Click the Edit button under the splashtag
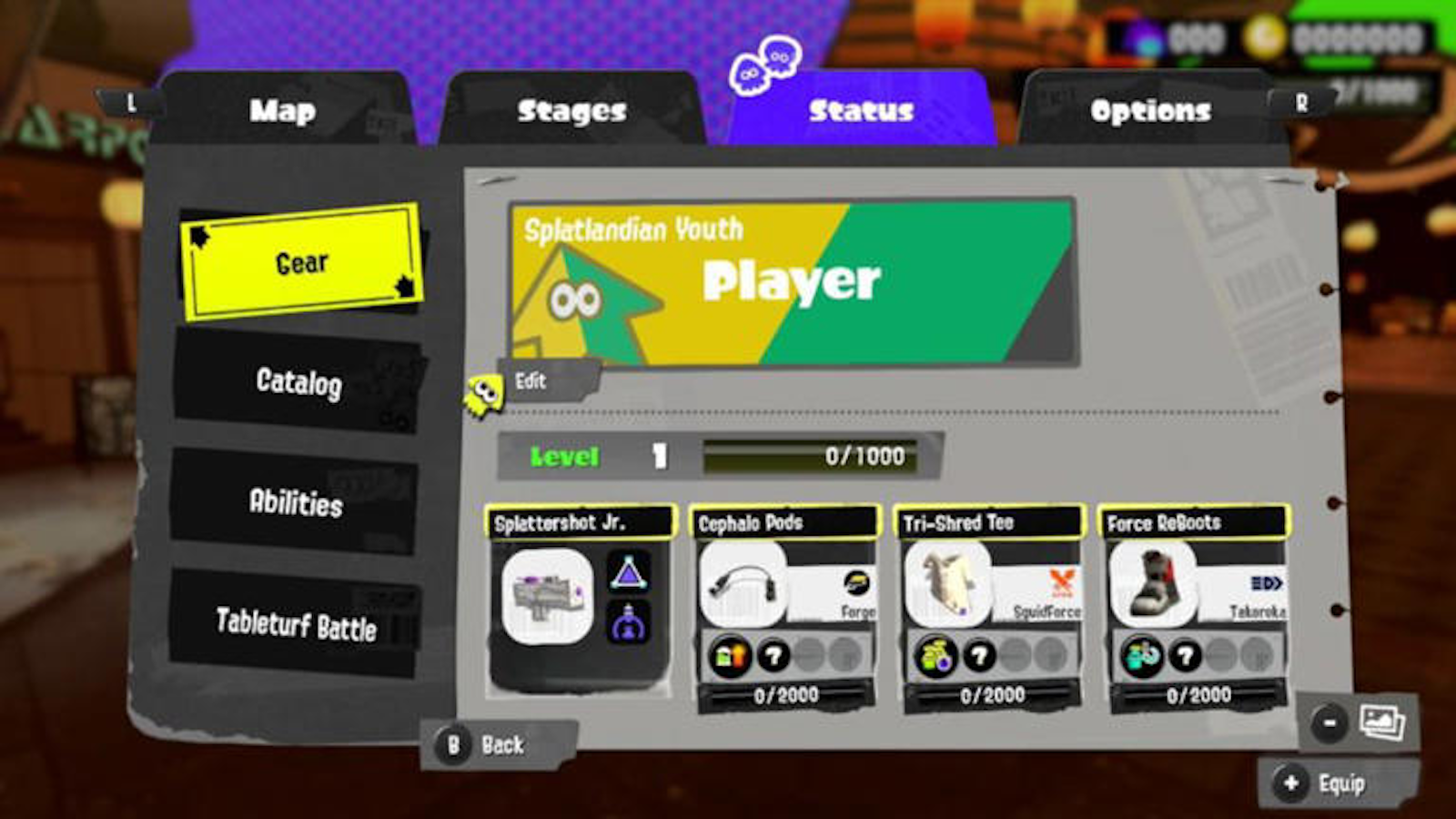 (536, 380)
